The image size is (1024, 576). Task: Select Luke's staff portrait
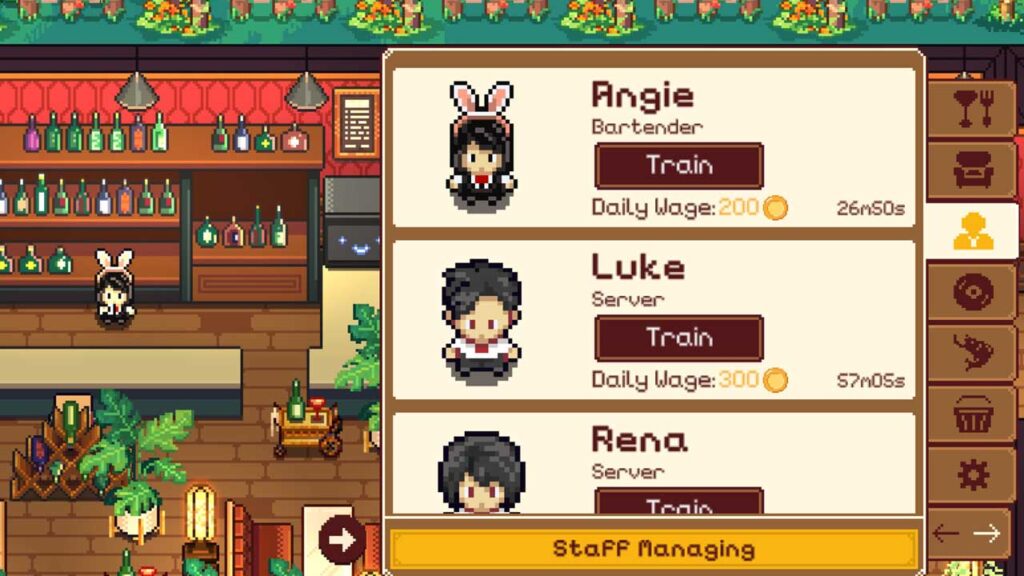(481, 319)
